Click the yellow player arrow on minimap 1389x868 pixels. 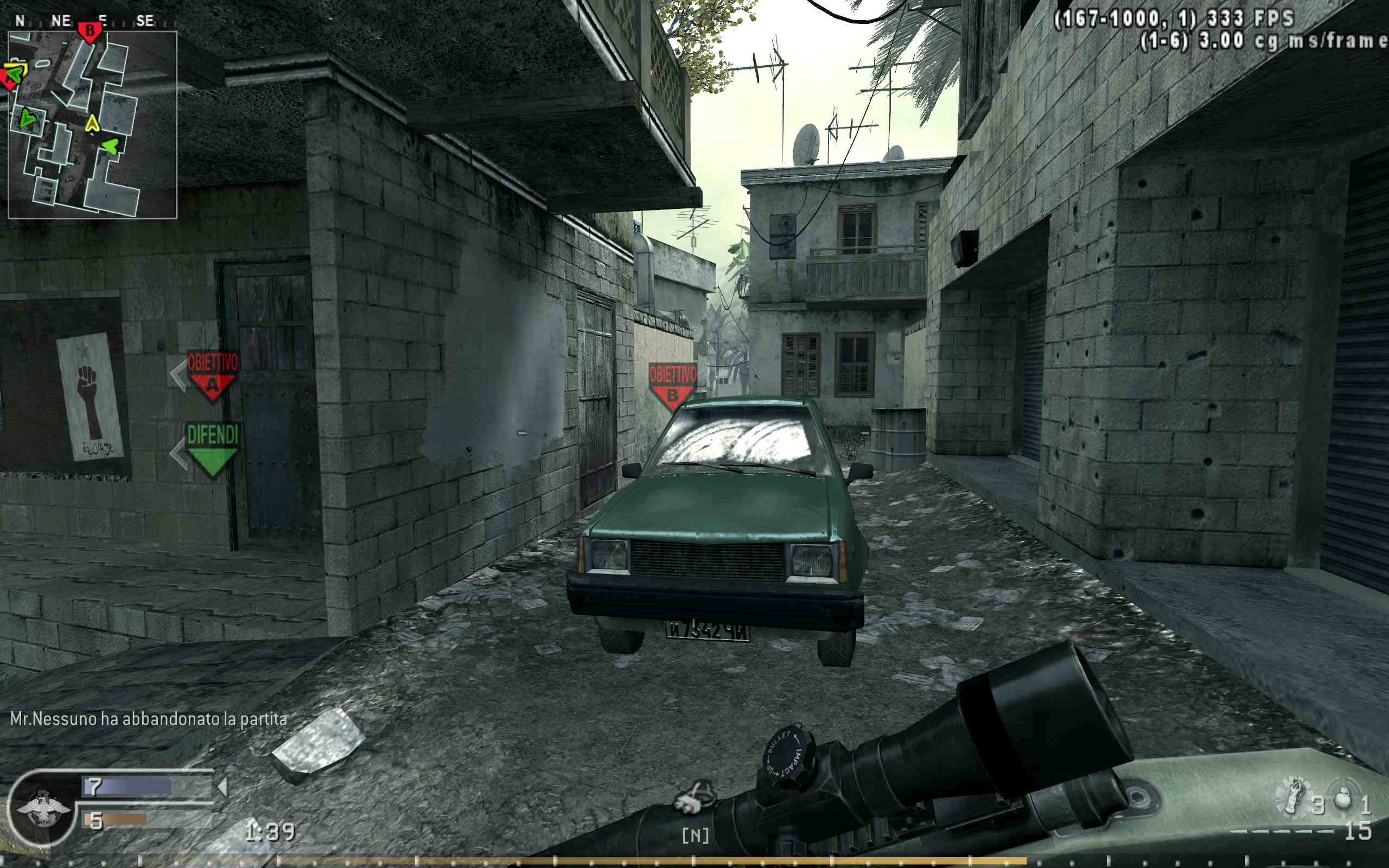[x=92, y=124]
